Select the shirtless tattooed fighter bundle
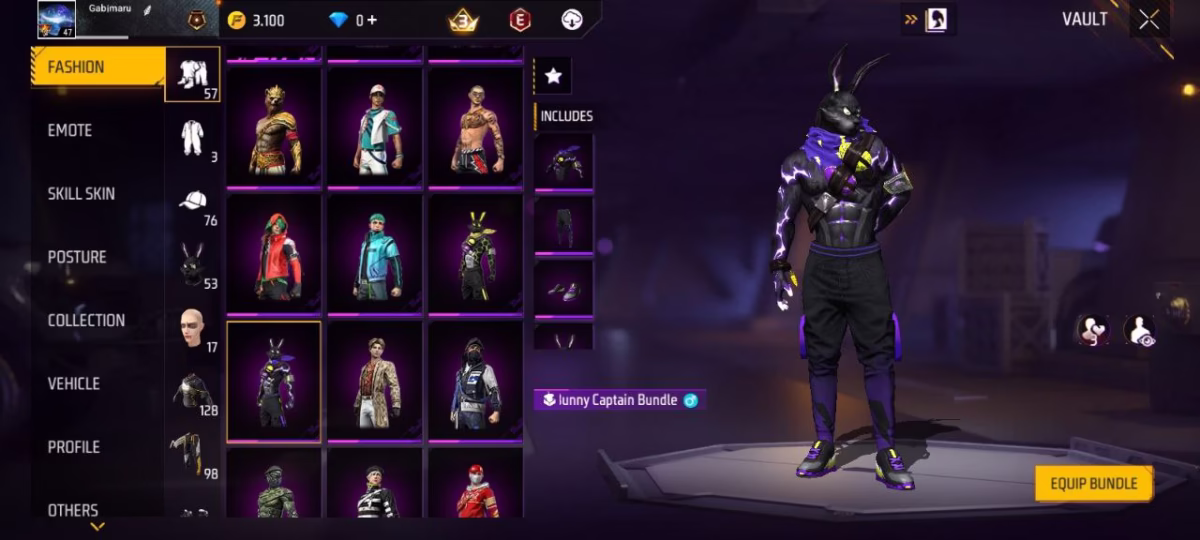The image size is (1200, 540). (476, 126)
